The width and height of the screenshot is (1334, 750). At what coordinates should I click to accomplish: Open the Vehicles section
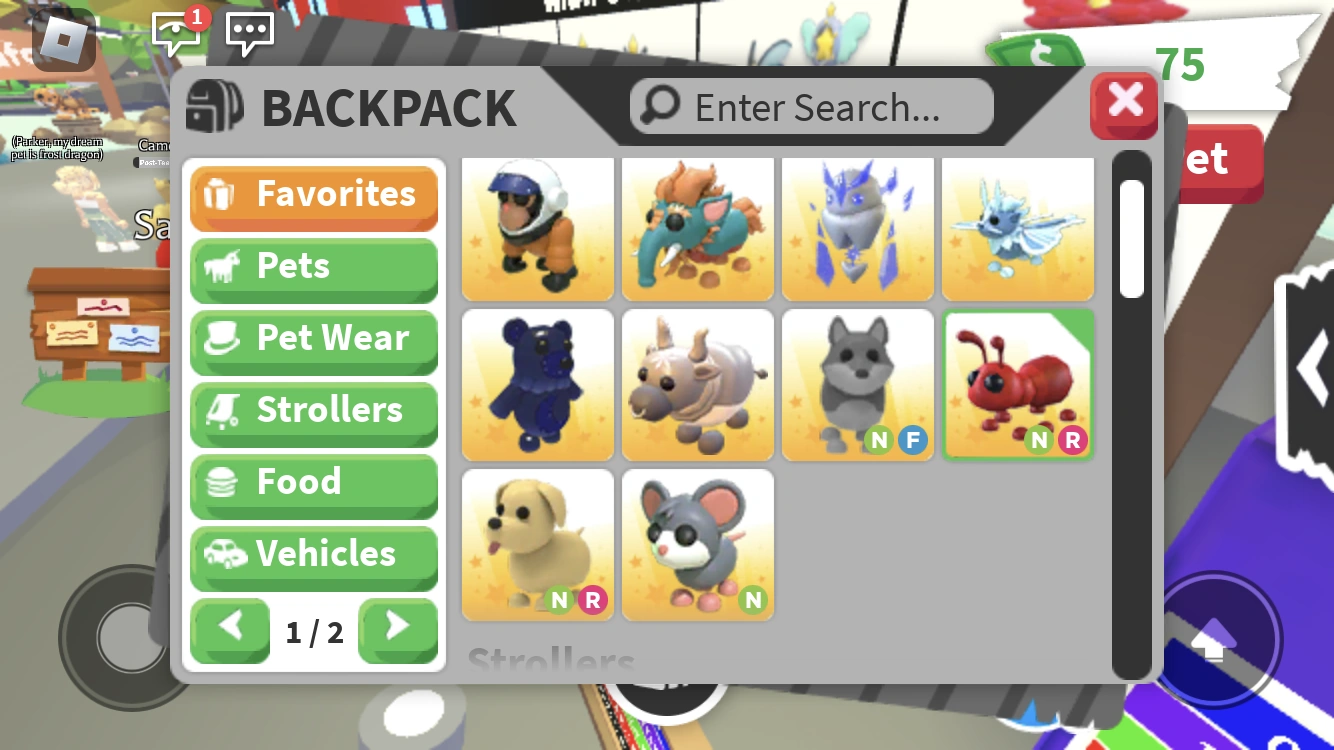(314, 555)
